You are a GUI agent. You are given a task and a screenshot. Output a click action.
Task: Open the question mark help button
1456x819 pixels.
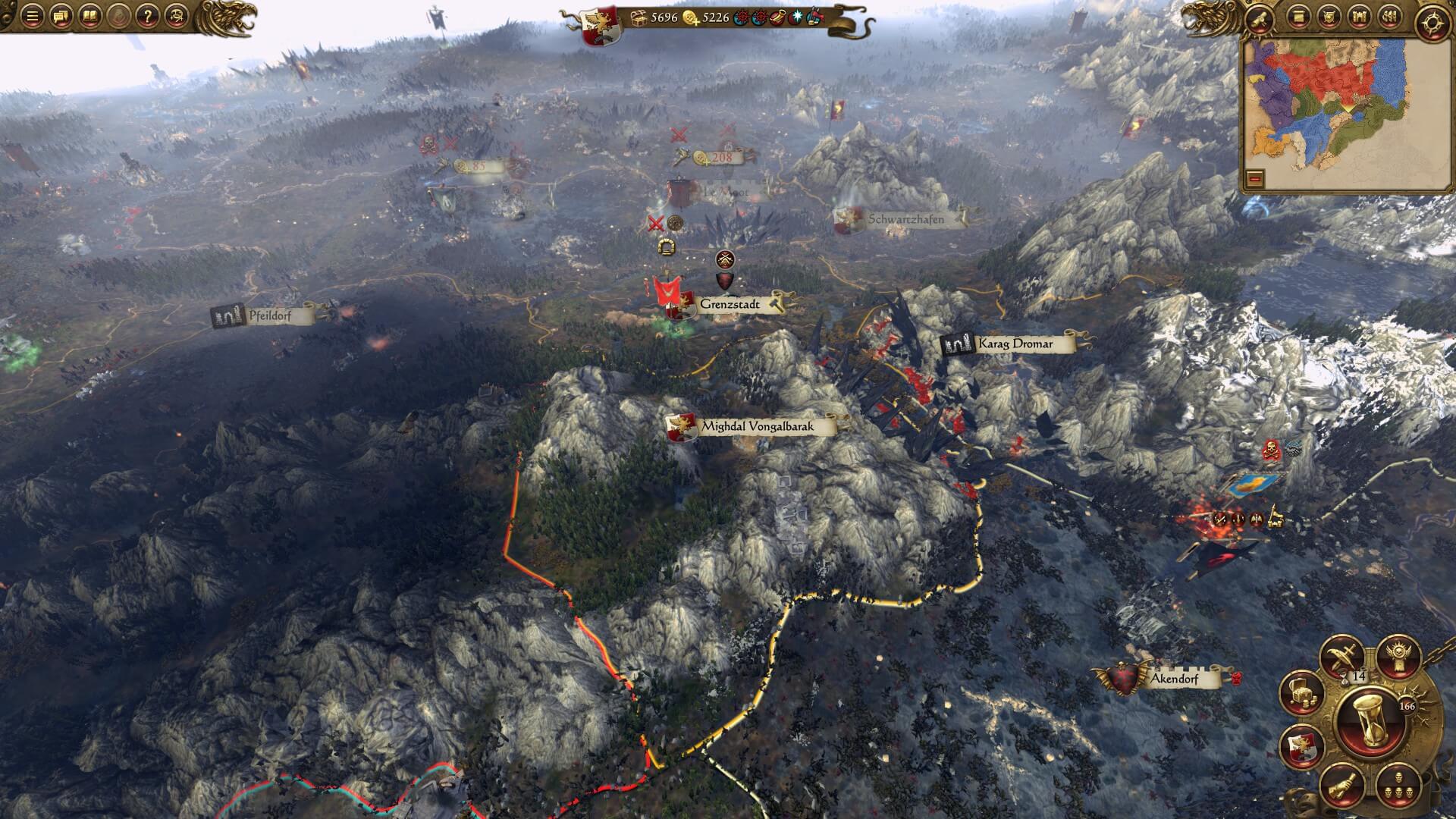[x=149, y=16]
